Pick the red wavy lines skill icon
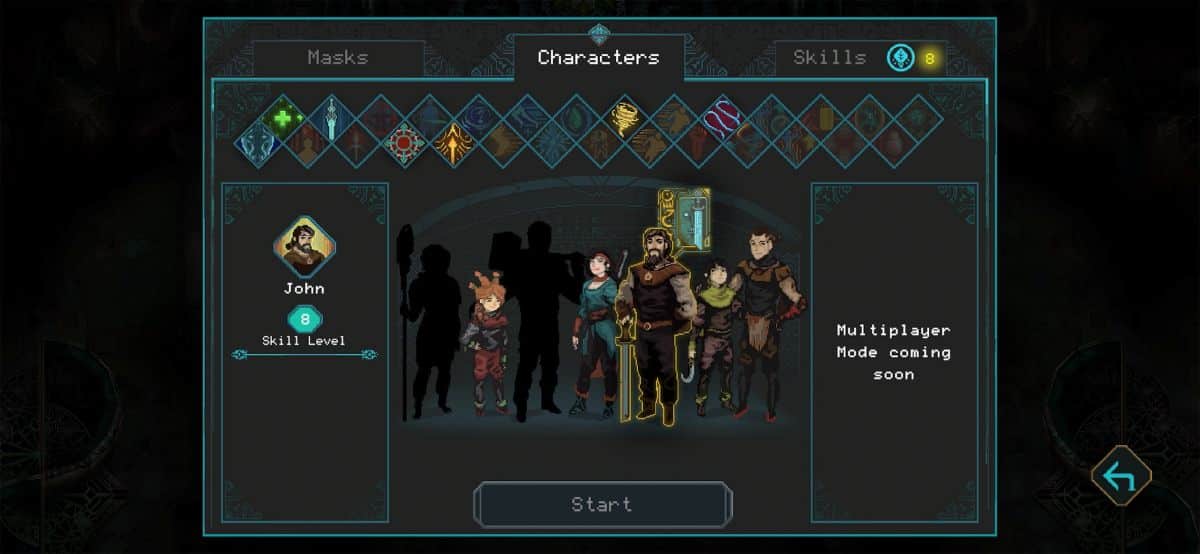Screen dimensions: 1200x554 point(724,119)
